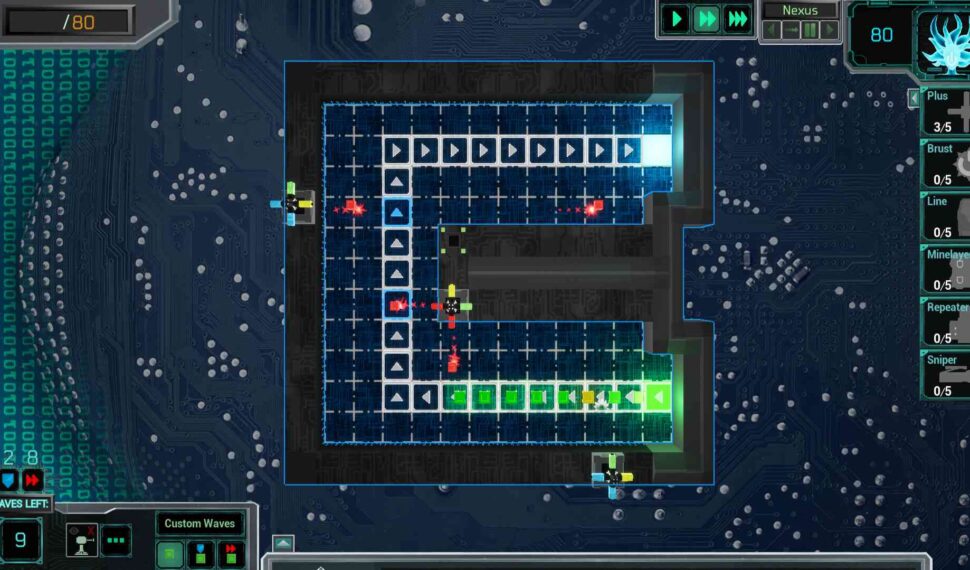The image size is (970, 570).
Task: Collapse the tower panel with the arrow
Action: coord(913,98)
